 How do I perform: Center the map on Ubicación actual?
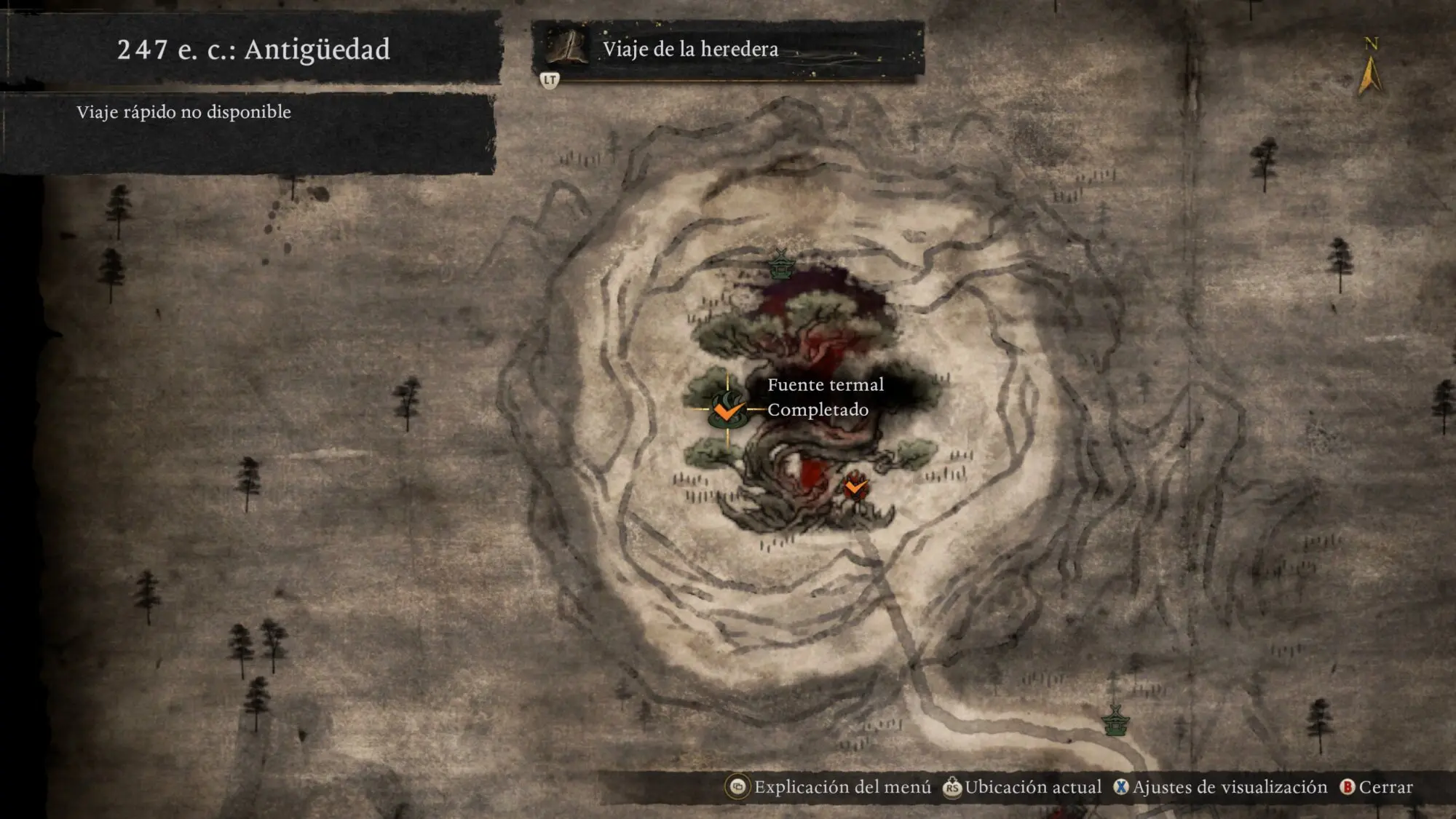[x=1023, y=787]
